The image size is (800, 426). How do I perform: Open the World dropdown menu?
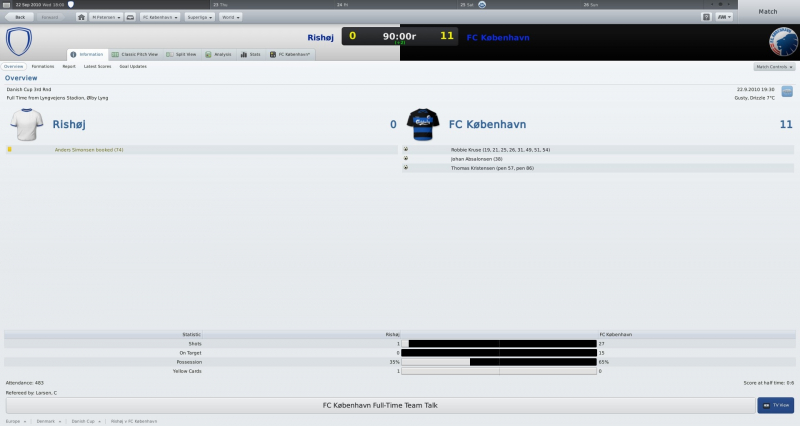[231, 17]
